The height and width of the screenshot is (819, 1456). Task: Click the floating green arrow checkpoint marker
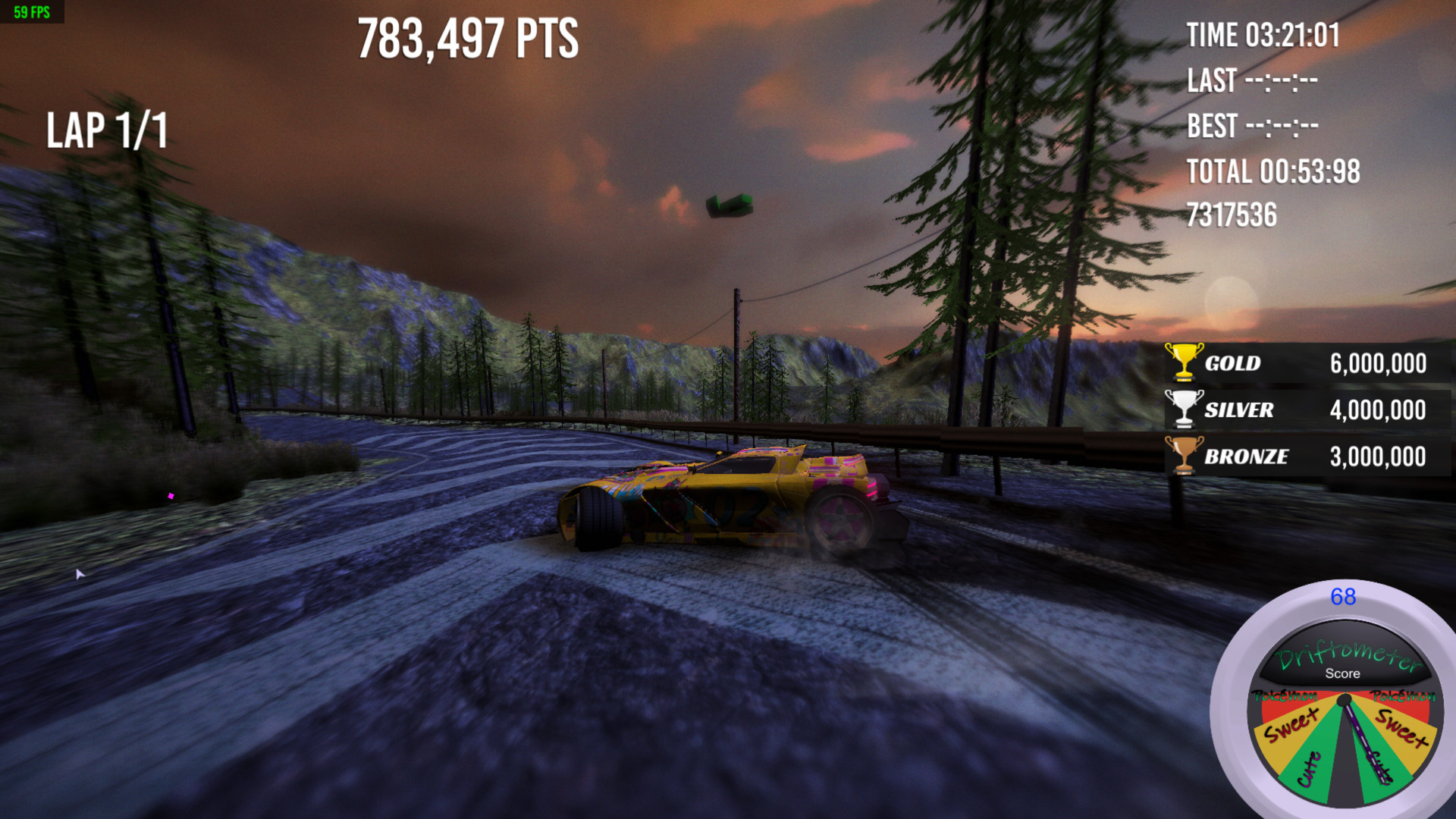[x=728, y=205]
